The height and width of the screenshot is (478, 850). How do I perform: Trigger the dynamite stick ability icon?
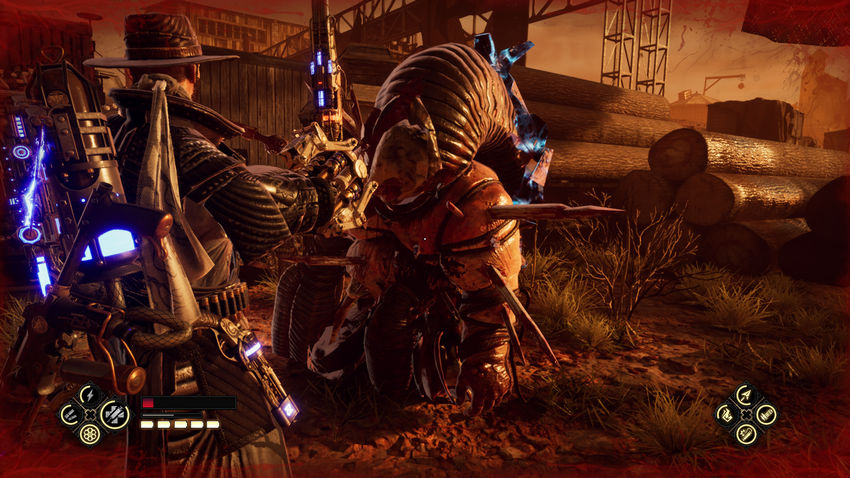pos(746,434)
